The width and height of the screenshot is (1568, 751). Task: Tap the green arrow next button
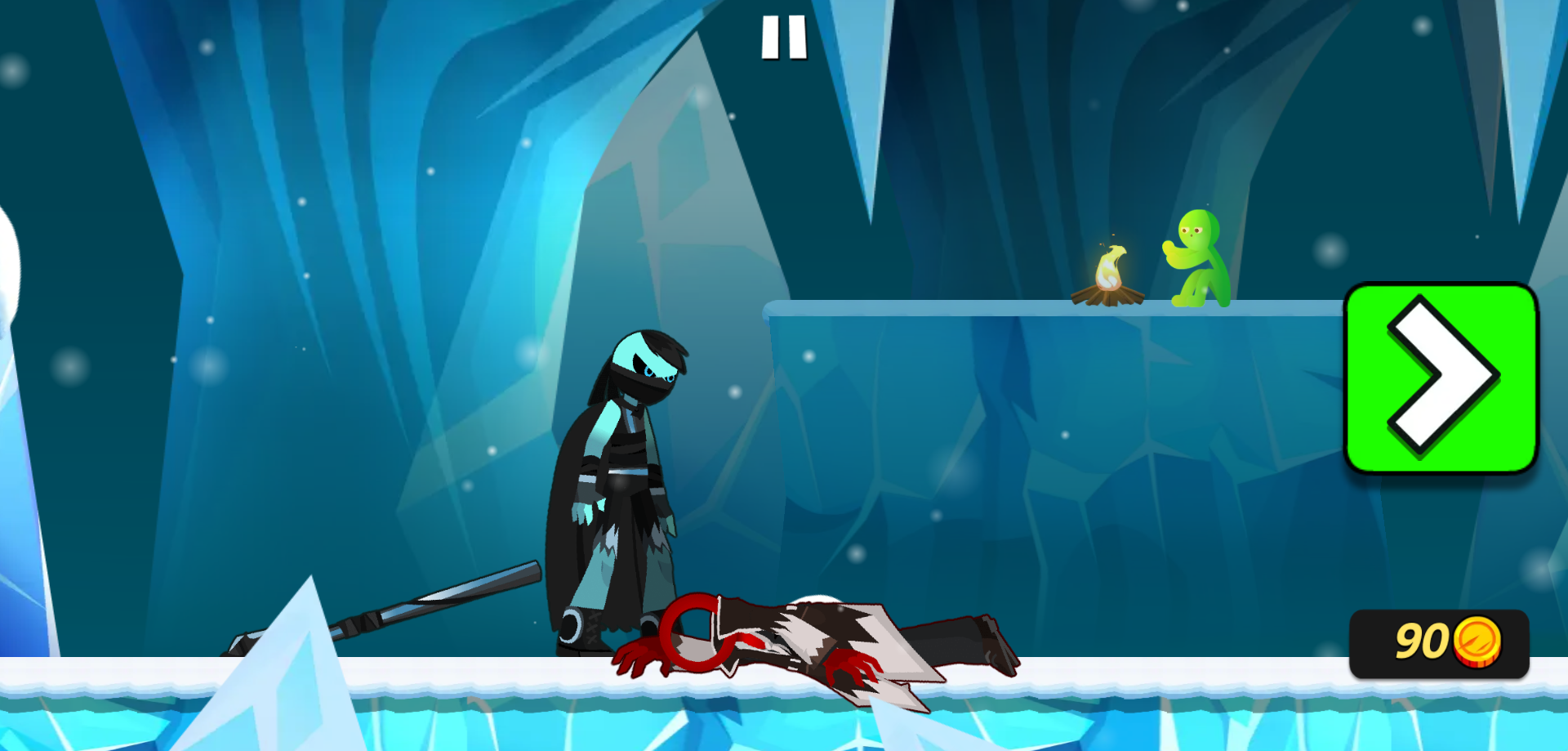pos(1441,378)
